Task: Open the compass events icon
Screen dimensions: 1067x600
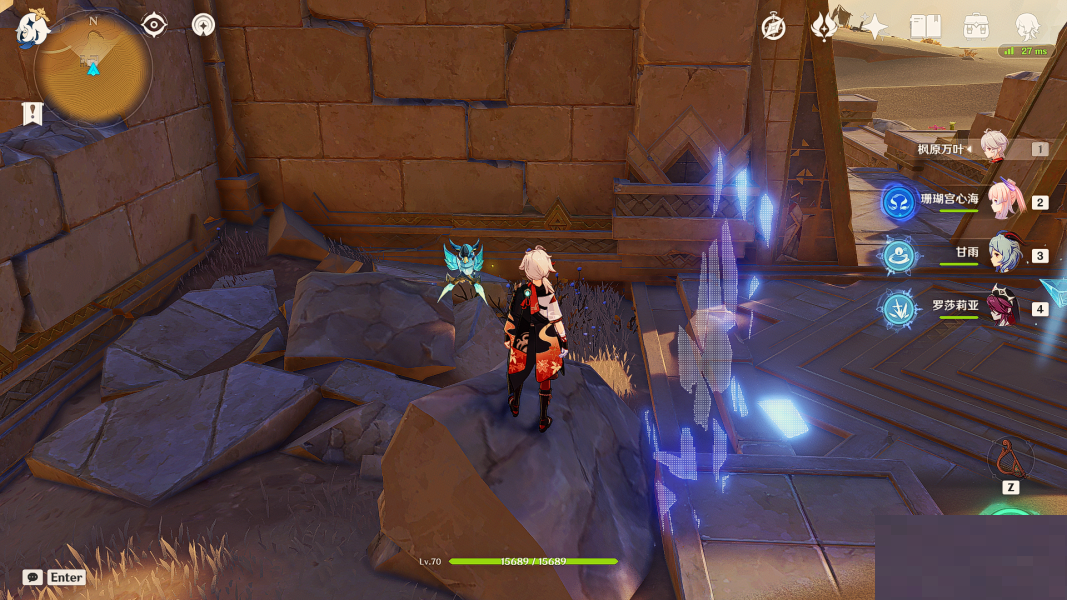Action: (773, 28)
